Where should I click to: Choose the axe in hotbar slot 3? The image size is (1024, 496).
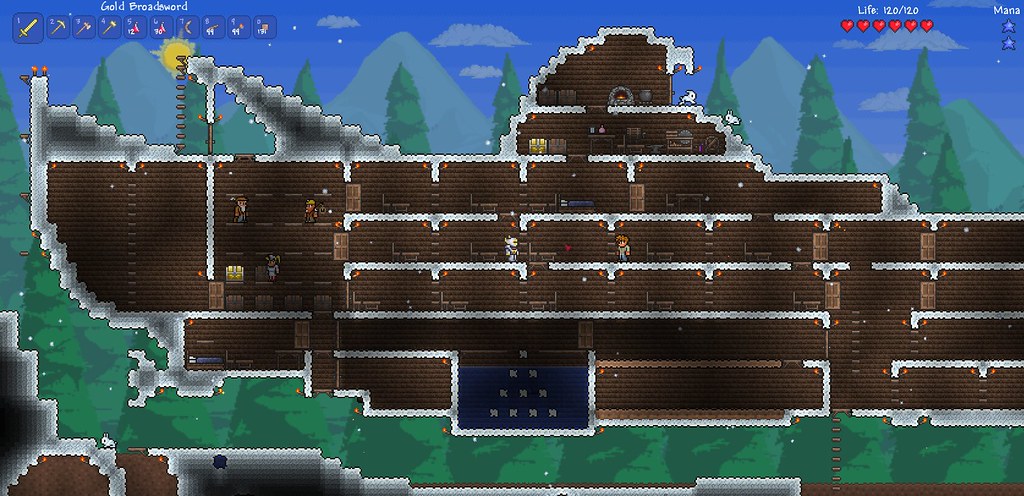tap(83, 28)
